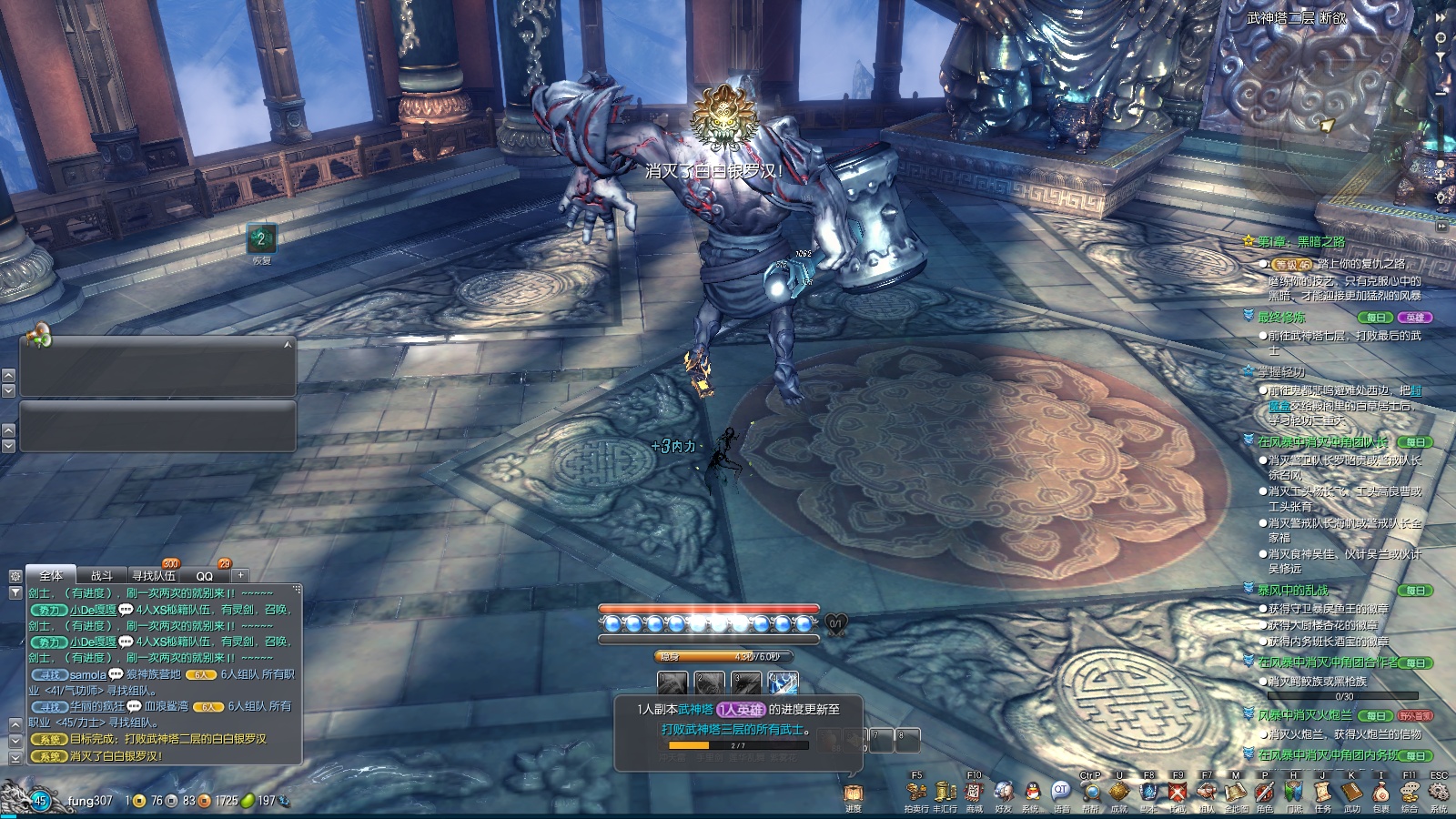Open the 武功 skills book icon
The height and width of the screenshot is (819, 1456).
(x=1351, y=793)
